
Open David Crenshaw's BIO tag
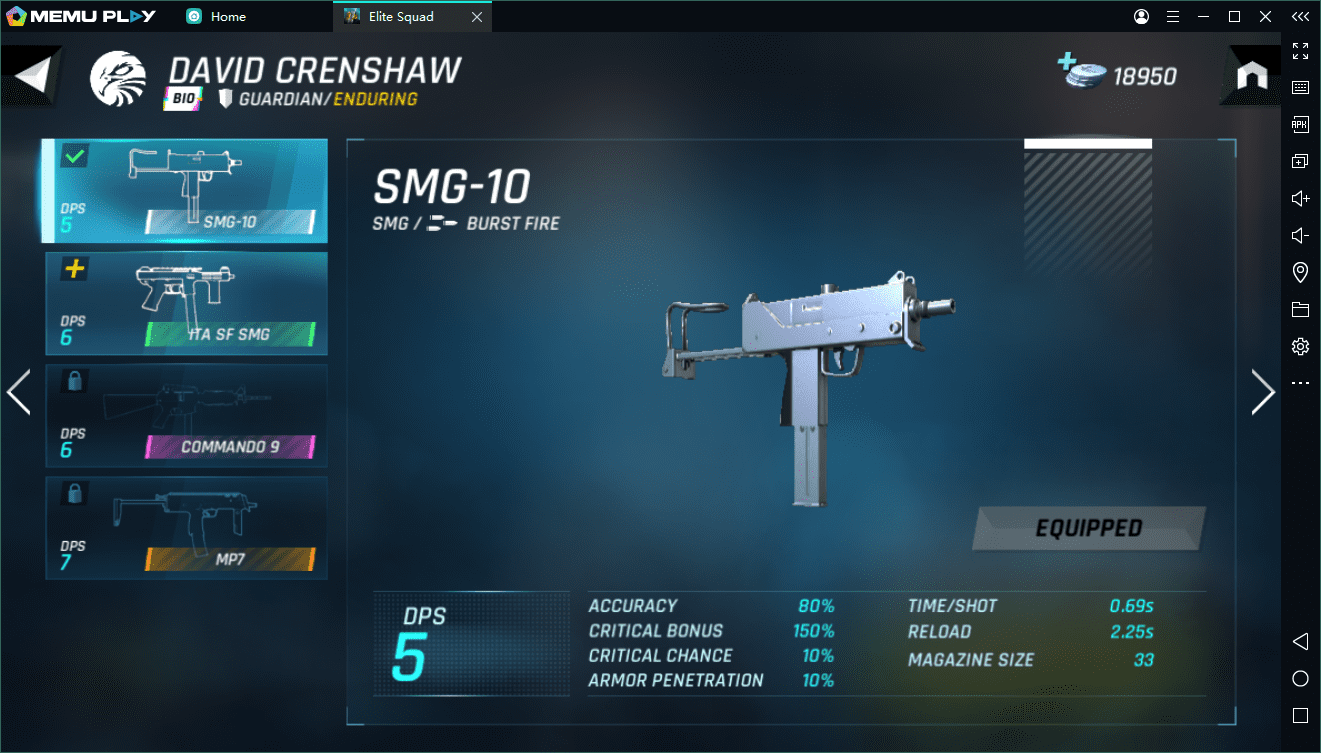pyautogui.click(x=184, y=98)
